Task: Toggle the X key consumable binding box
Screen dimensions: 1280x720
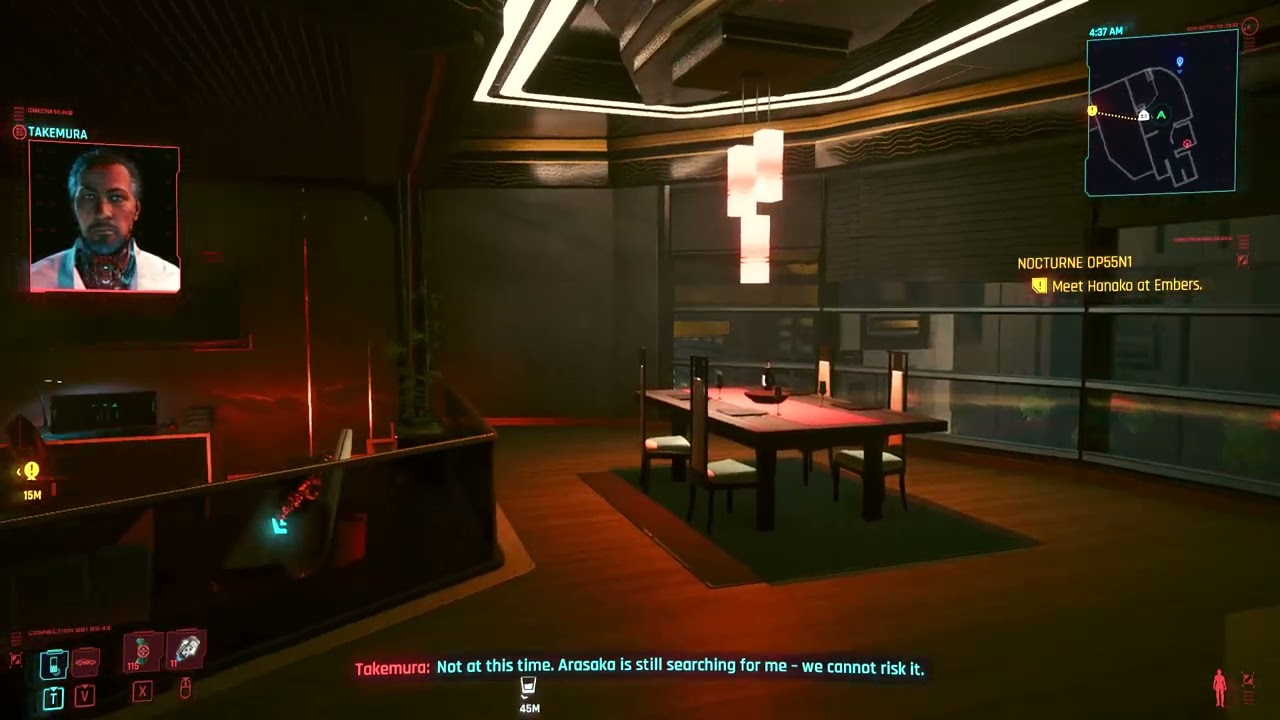Action: click(x=142, y=692)
